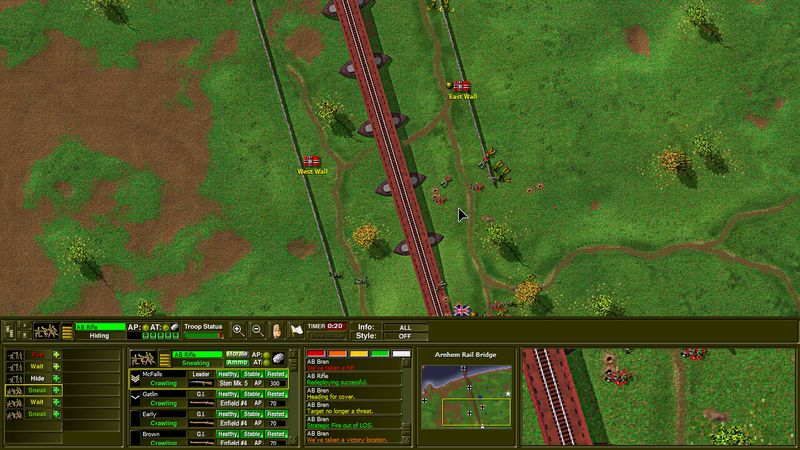Select the squad with the Hide order

38,378
